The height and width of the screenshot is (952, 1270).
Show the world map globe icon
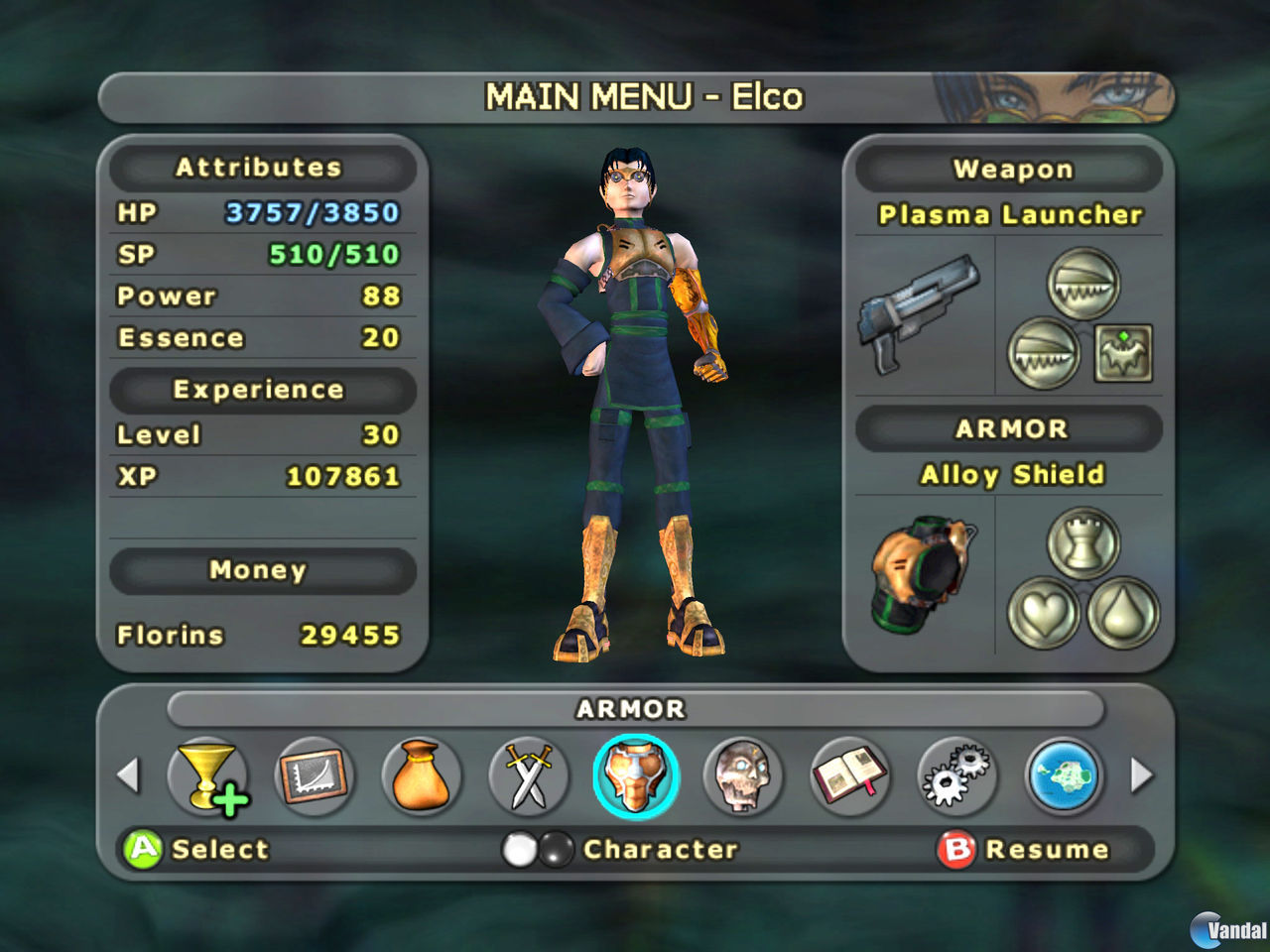point(1064,776)
